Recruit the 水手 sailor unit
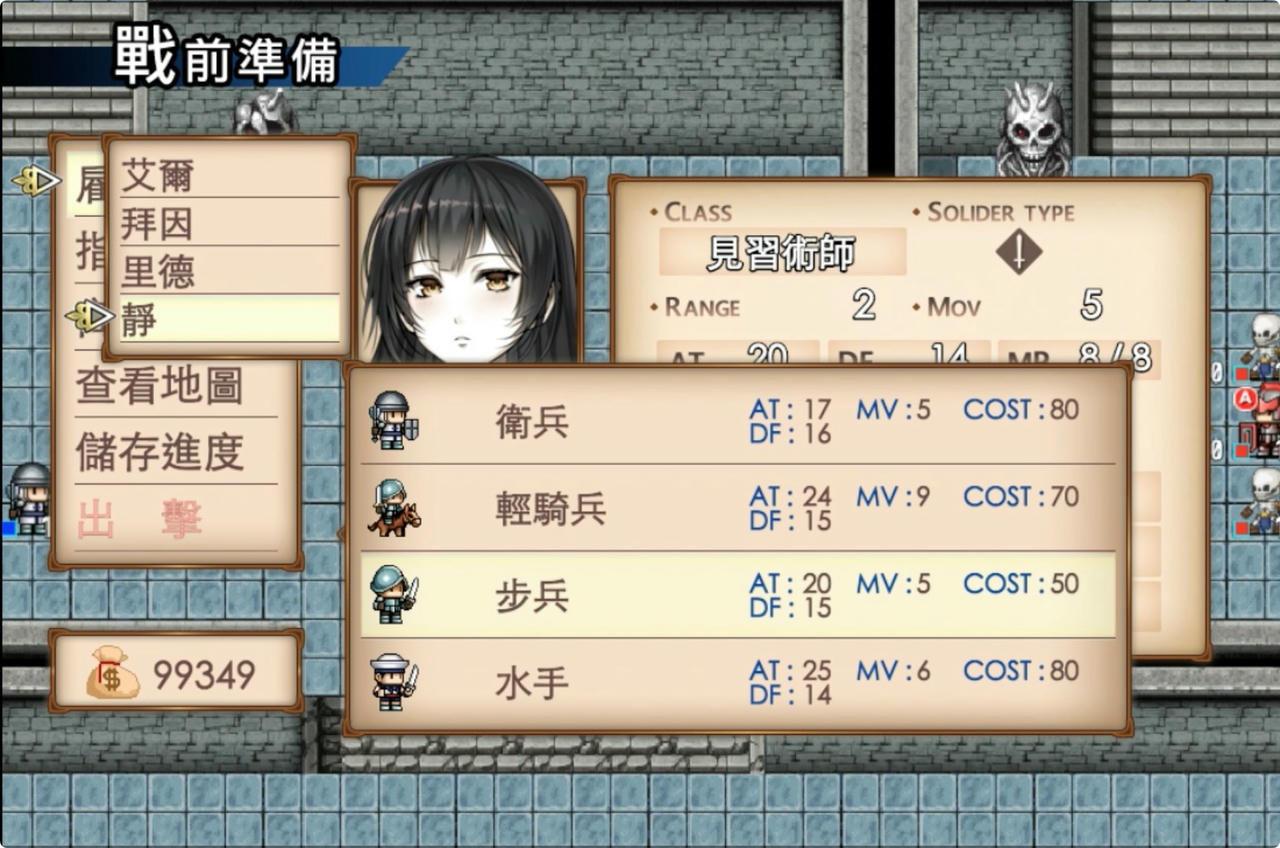This screenshot has width=1280, height=848. click(x=737, y=683)
